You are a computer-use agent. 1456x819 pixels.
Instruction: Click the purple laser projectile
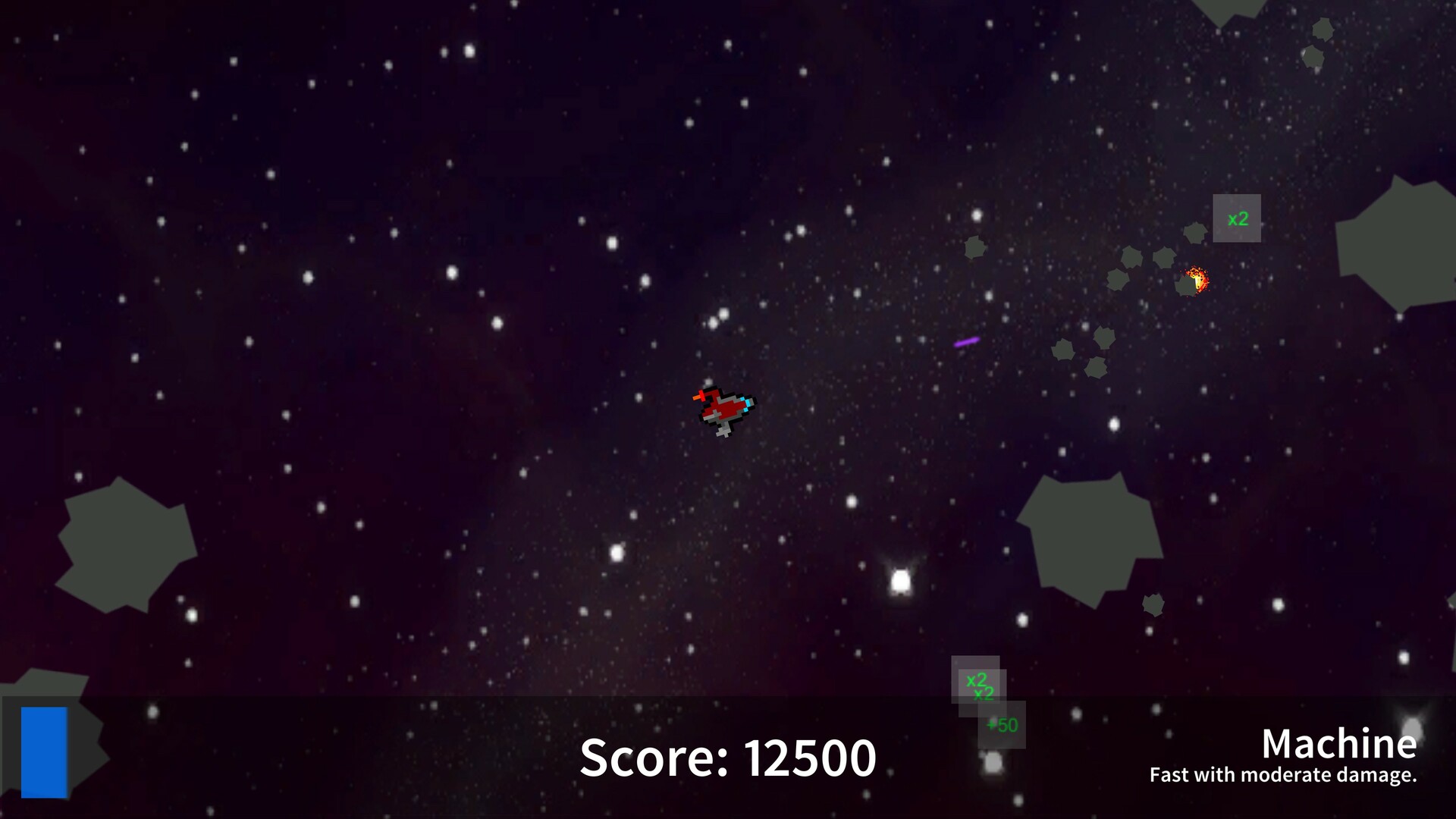[x=967, y=343]
